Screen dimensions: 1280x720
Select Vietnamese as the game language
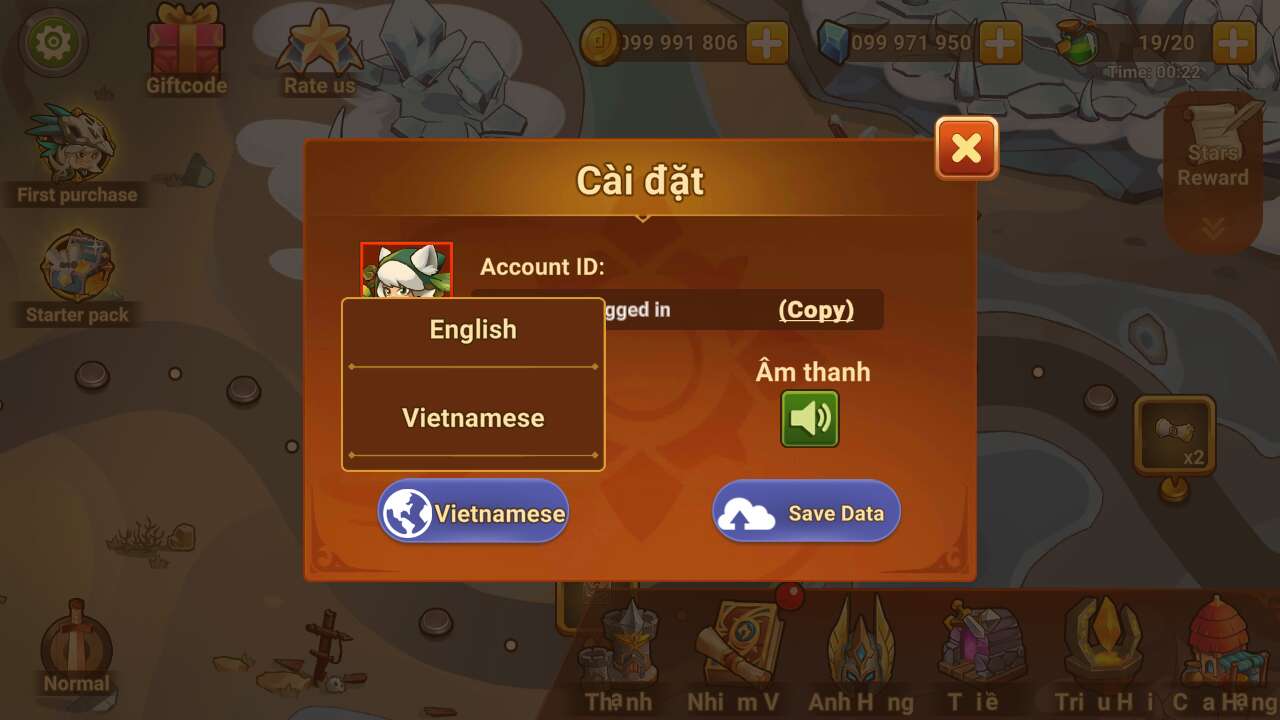click(472, 417)
